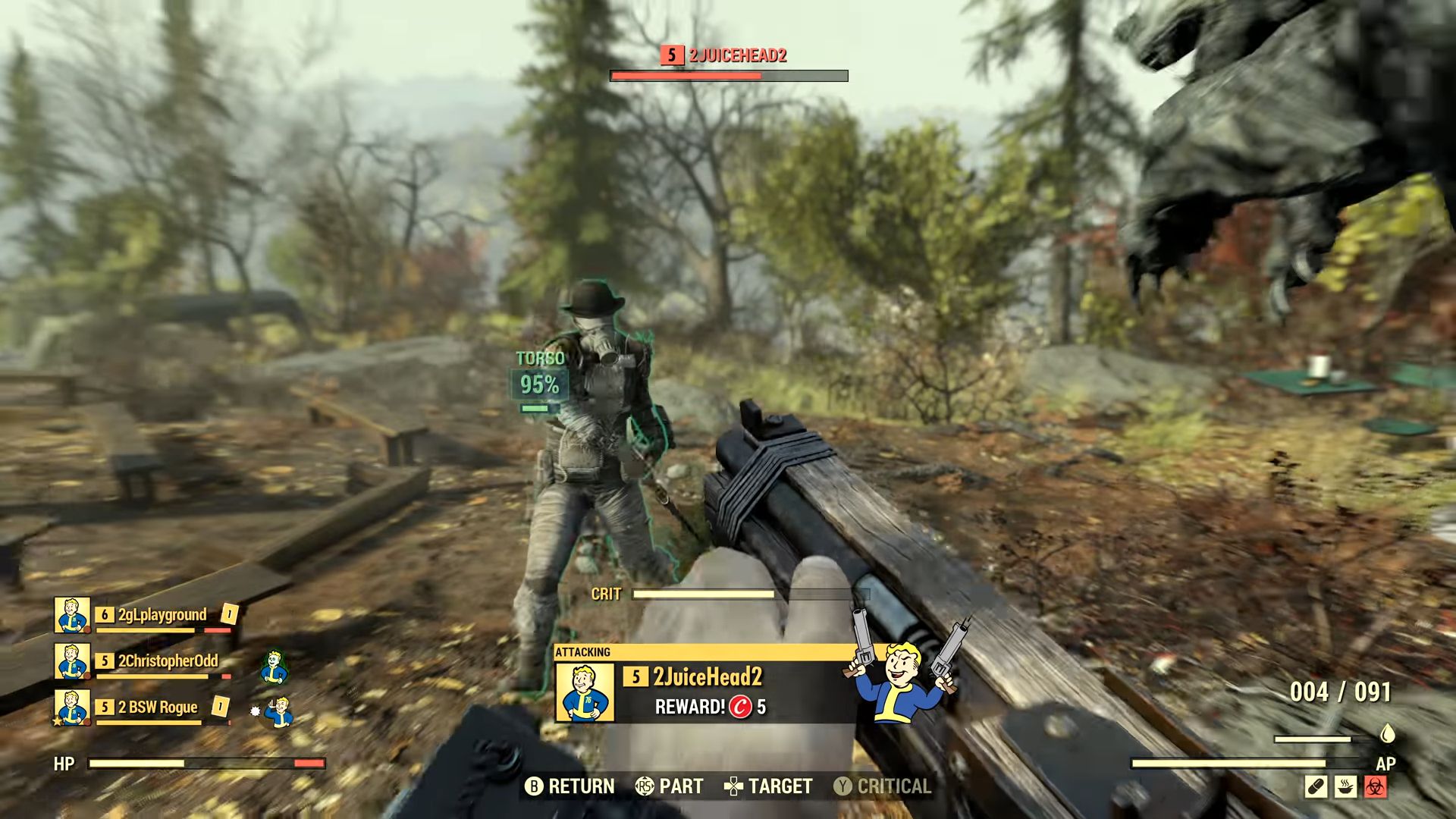Click the perk card badge beside 2 BSW Rogue
1456x819 pixels.
click(x=220, y=706)
